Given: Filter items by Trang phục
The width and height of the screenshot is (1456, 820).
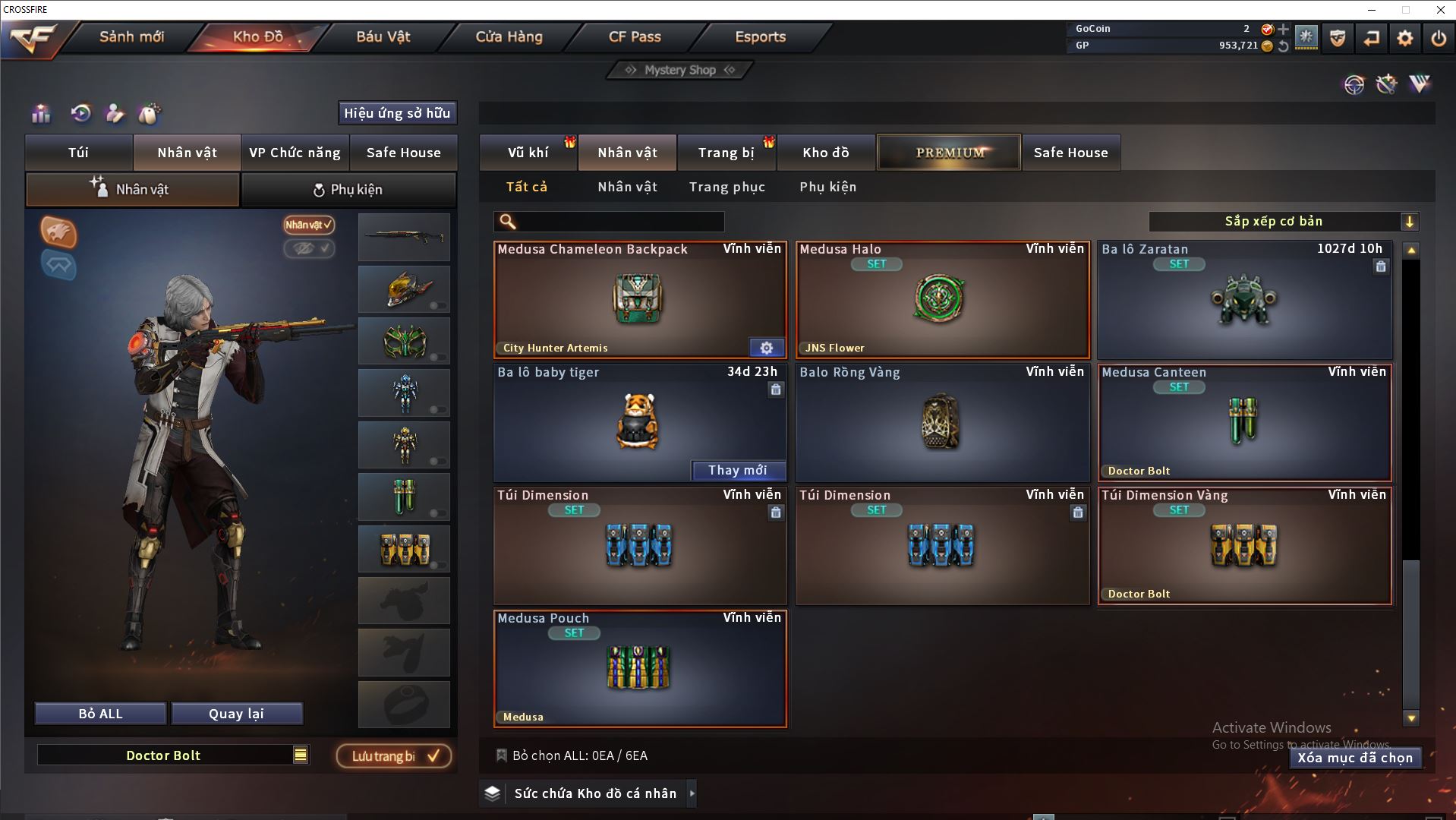Looking at the screenshot, I should click(x=726, y=187).
